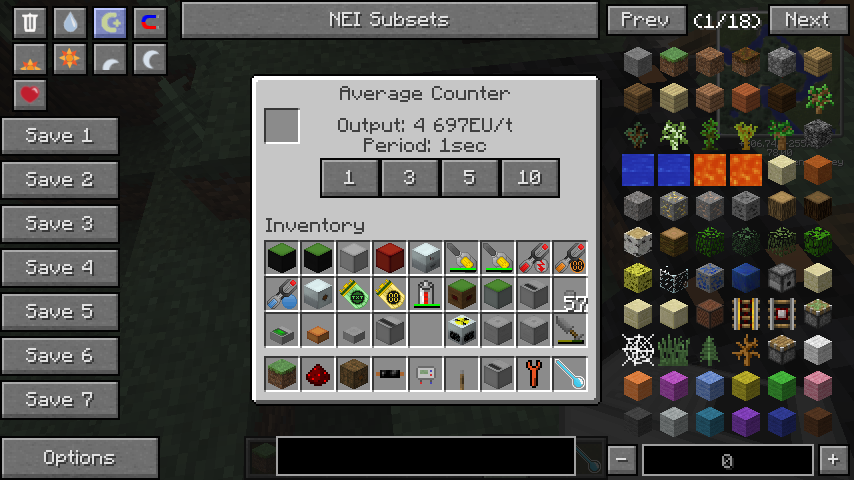Open the NEI Subsets dropdown

(x=389, y=19)
